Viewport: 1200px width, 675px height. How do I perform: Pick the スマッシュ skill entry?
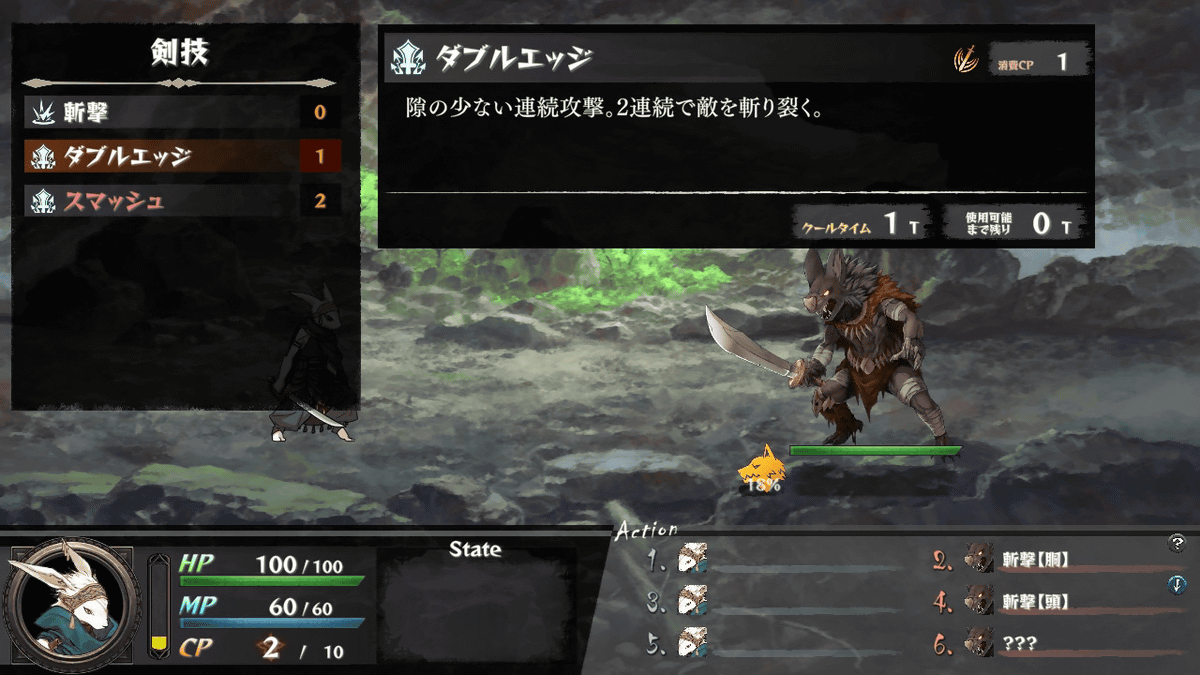(180, 200)
